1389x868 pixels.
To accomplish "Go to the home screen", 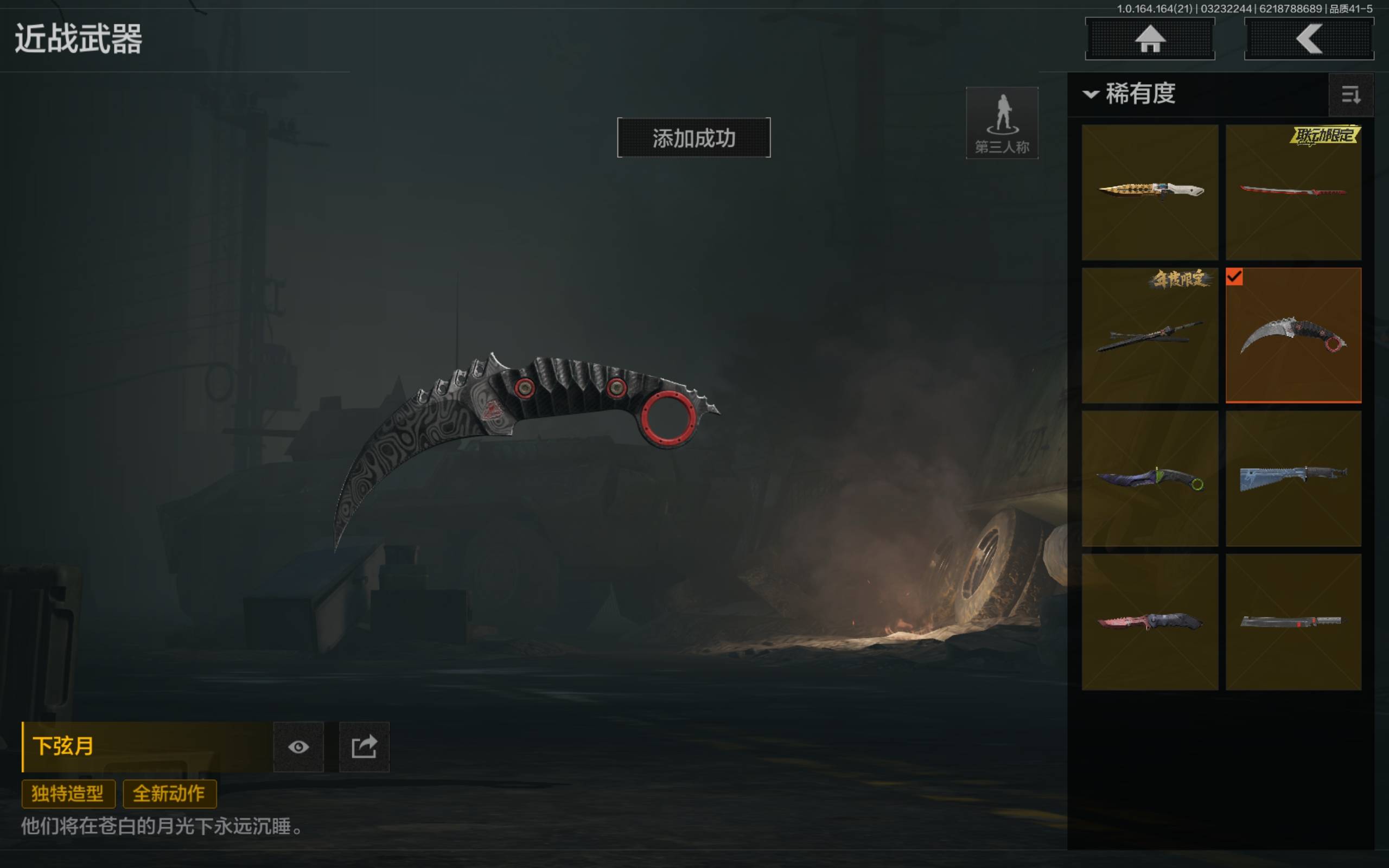I will click(1150, 39).
